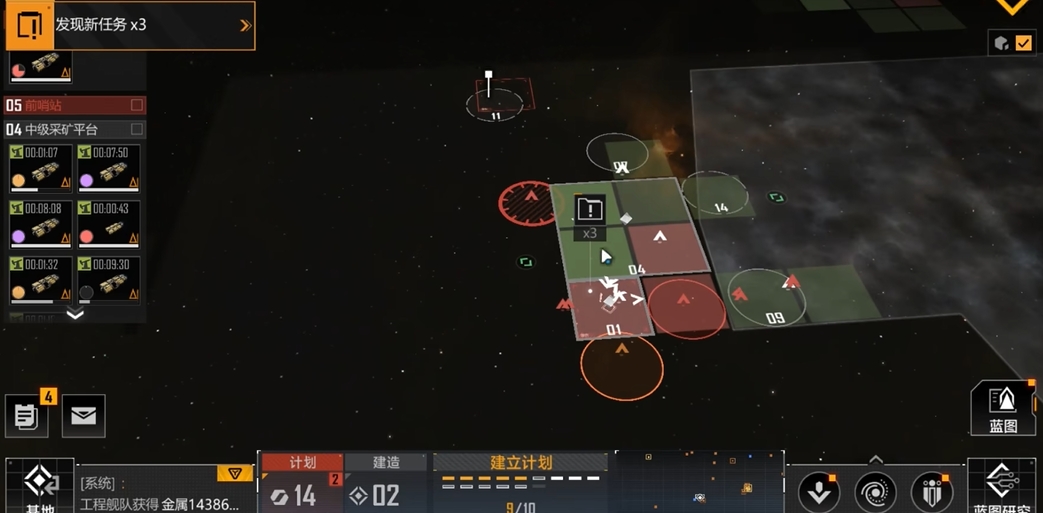Viewport: 1043px width, 513px height.
Task: Open the 蓝图 blueprint button
Action: tap(1002, 408)
